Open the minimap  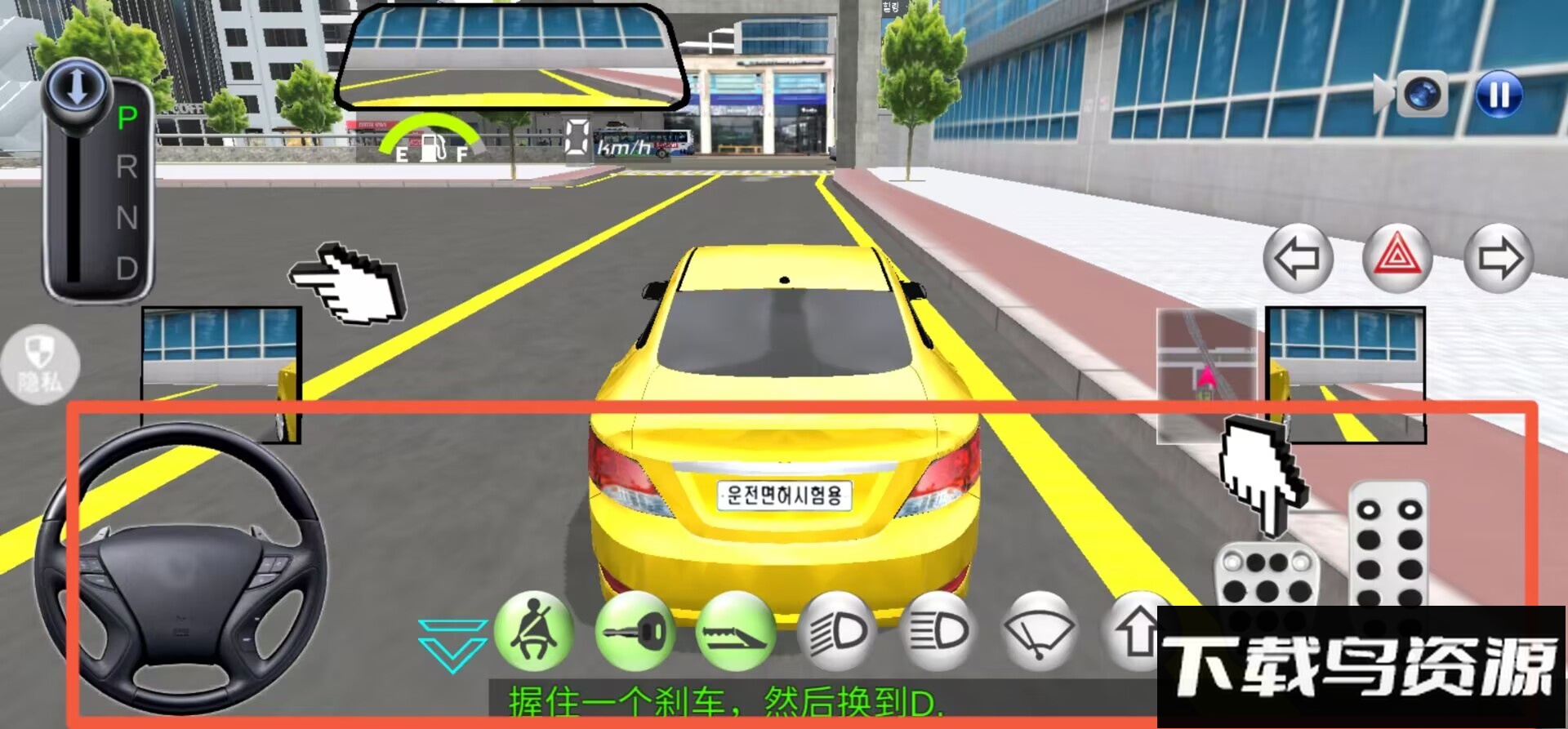point(1206,376)
